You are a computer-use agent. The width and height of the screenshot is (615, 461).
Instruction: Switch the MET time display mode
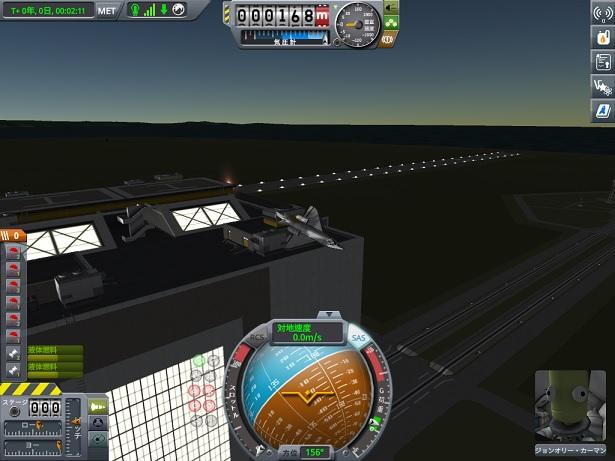point(107,10)
